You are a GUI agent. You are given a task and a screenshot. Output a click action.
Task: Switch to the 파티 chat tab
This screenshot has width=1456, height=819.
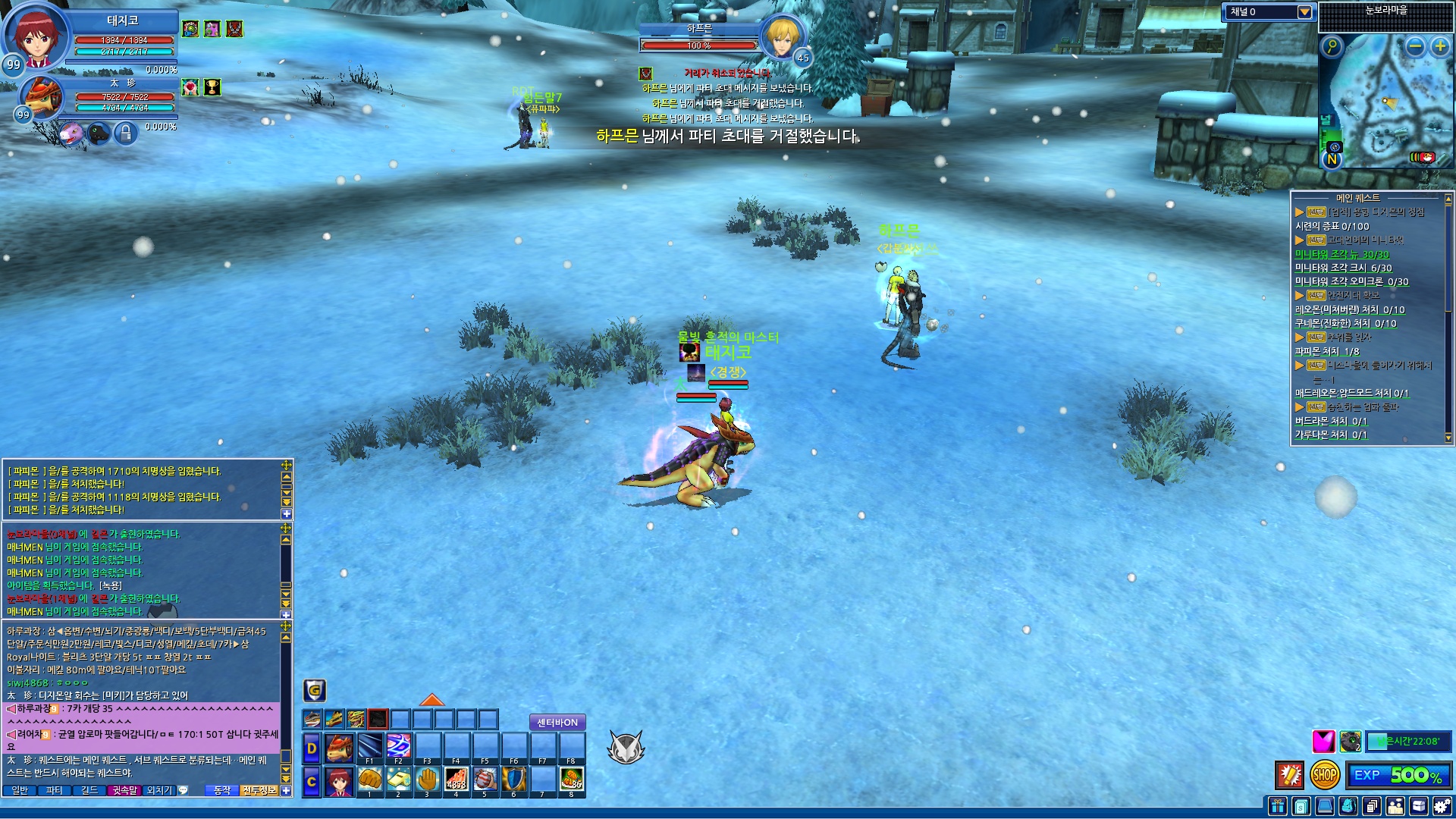coord(54,790)
